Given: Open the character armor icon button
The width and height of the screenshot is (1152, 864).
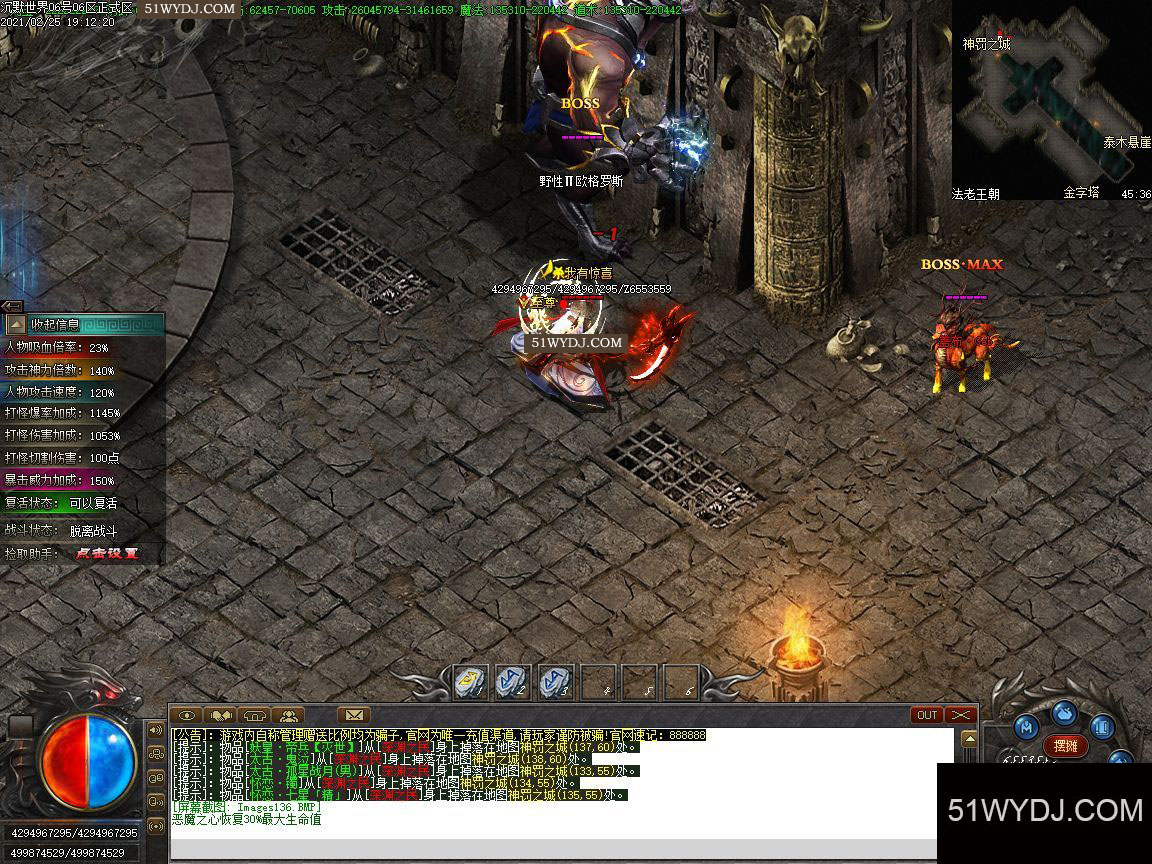Looking at the screenshot, I should tap(1025, 727).
